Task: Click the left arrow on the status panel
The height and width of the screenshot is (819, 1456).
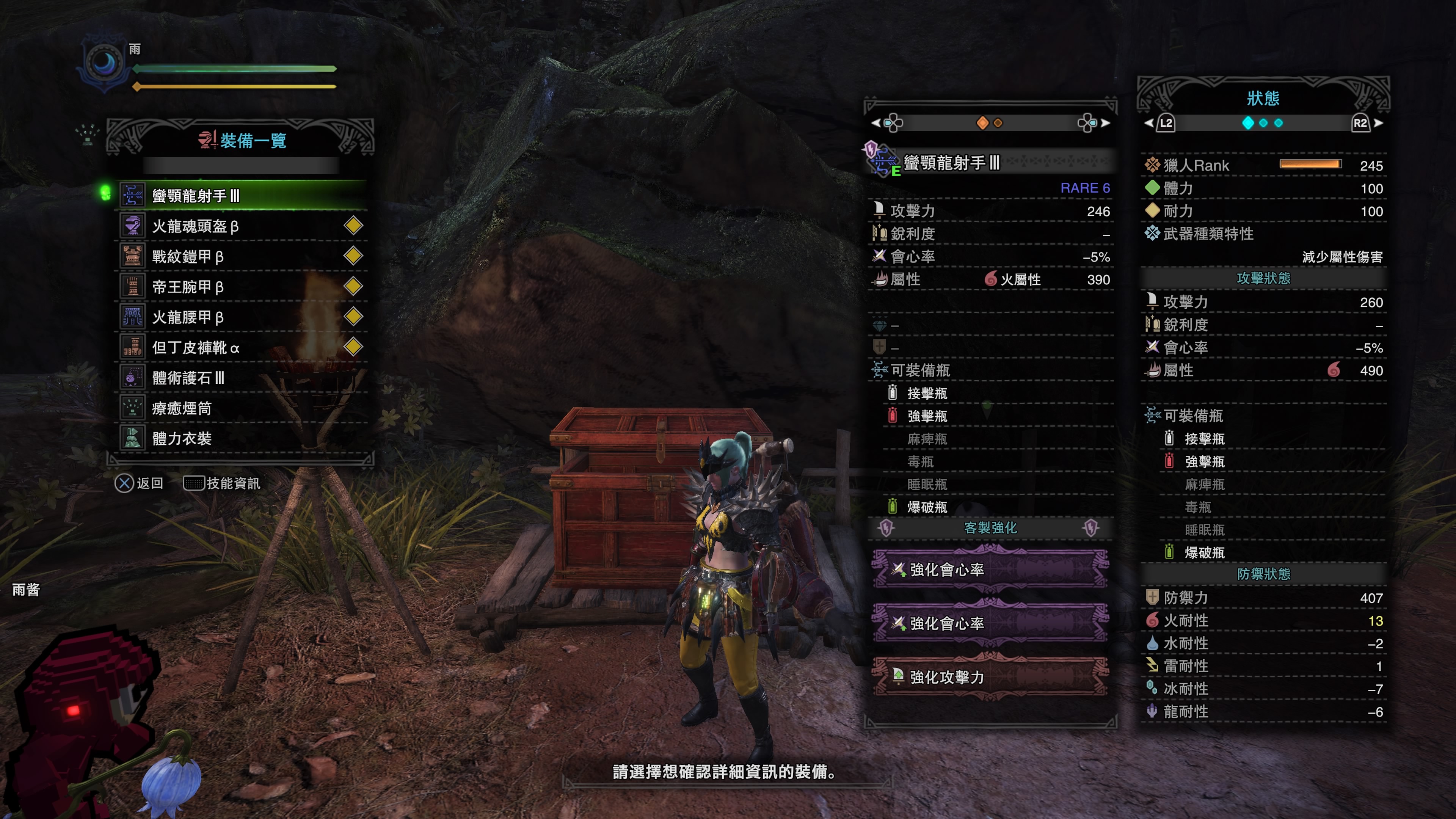Action: [1148, 122]
